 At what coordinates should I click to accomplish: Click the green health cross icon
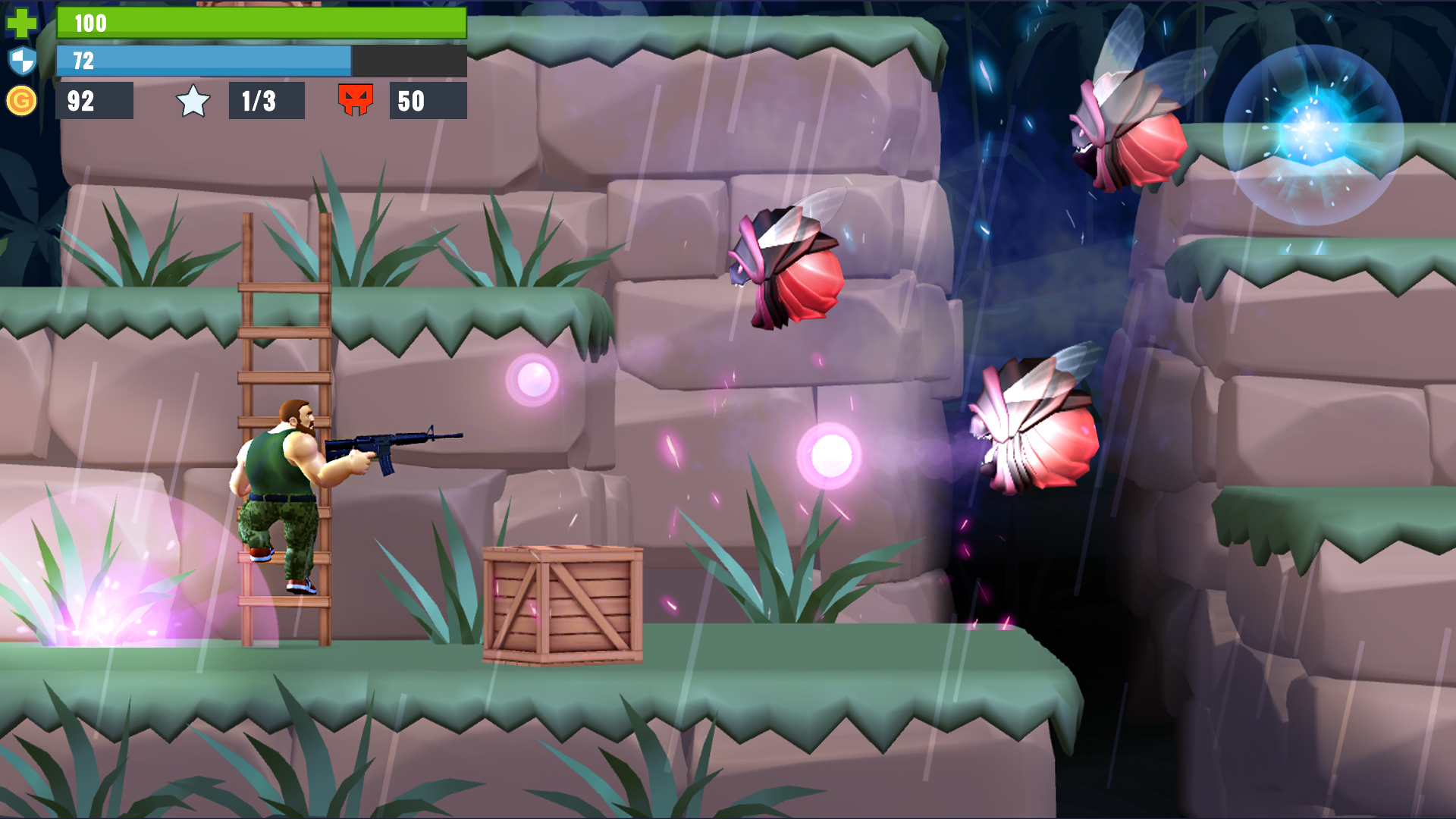click(x=23, y=23)
